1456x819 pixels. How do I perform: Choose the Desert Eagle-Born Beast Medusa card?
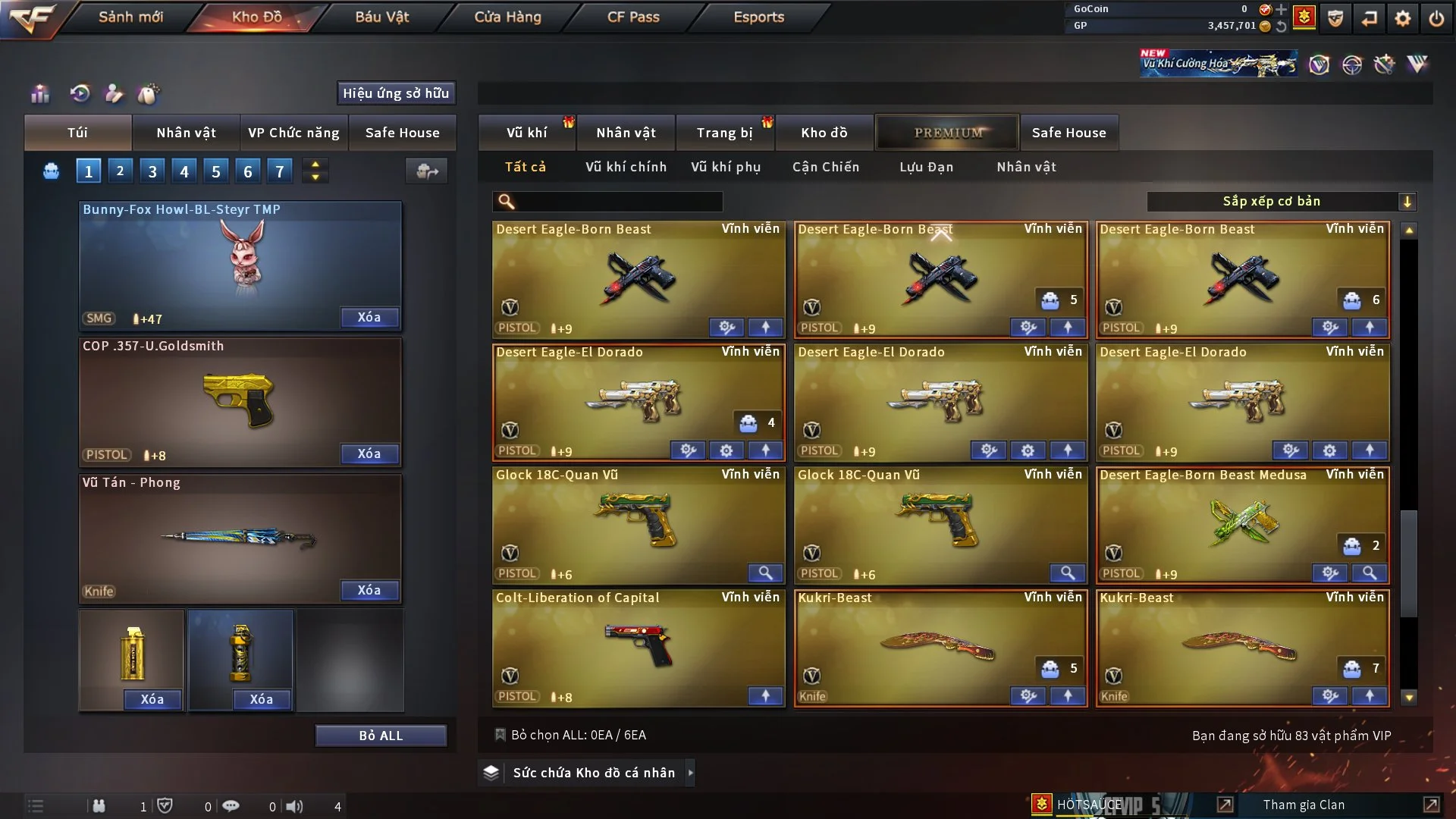[x=1241, y=525]
